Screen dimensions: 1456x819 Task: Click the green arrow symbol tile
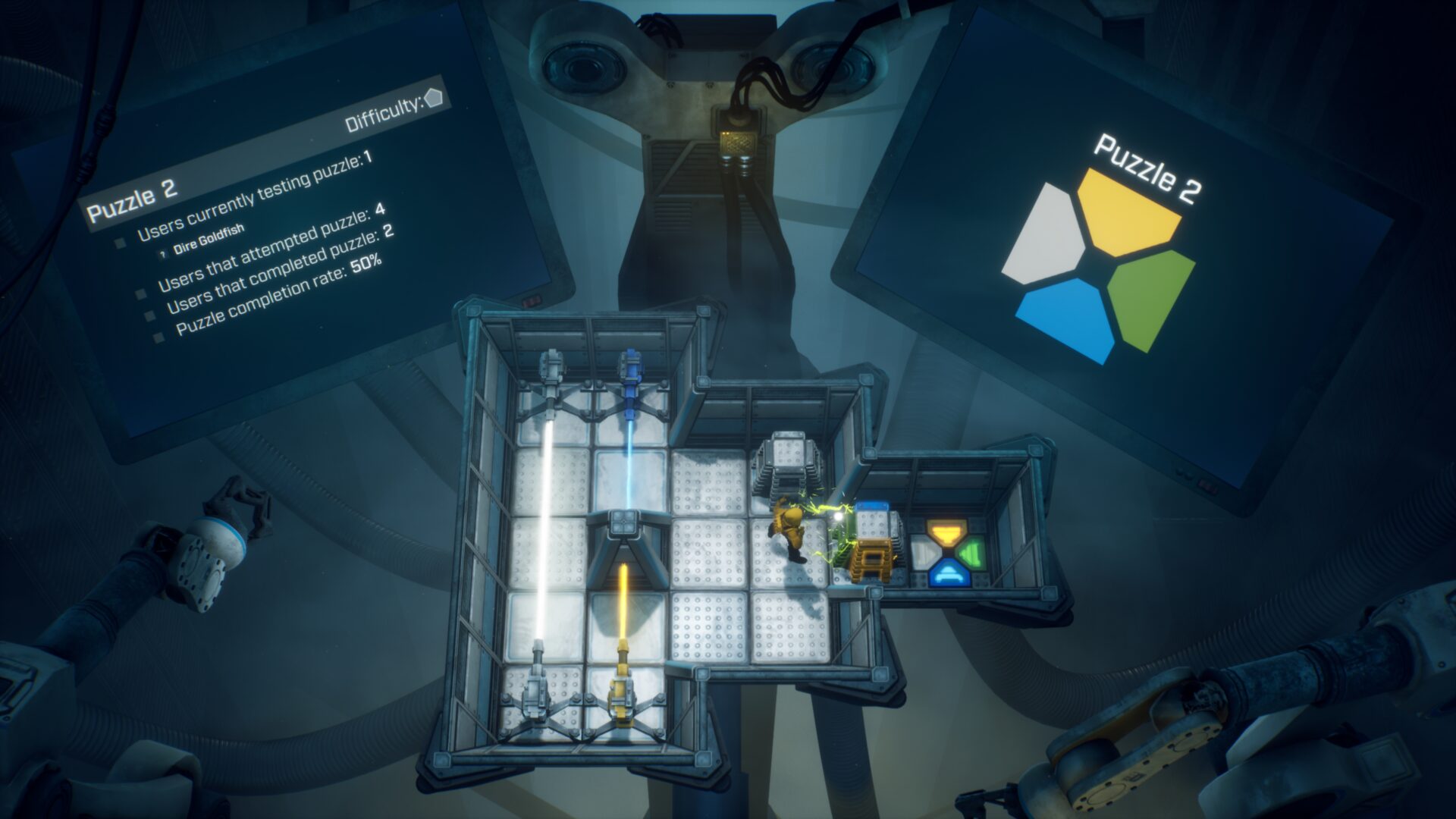click(972, 554)
